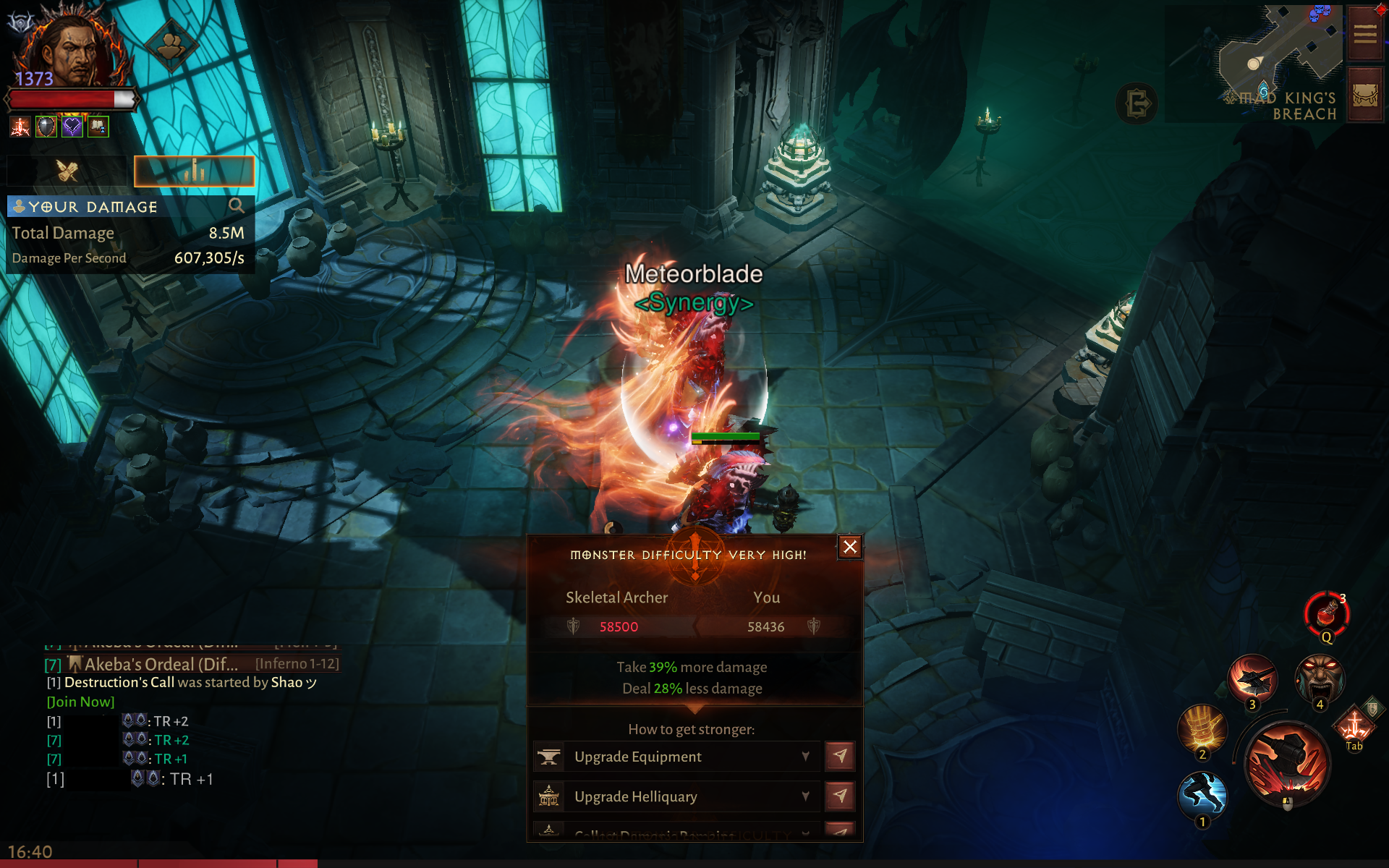1389x868 pixels.
Task: Activate the demon face shout skill
Action: click(x=1320, y=678)
